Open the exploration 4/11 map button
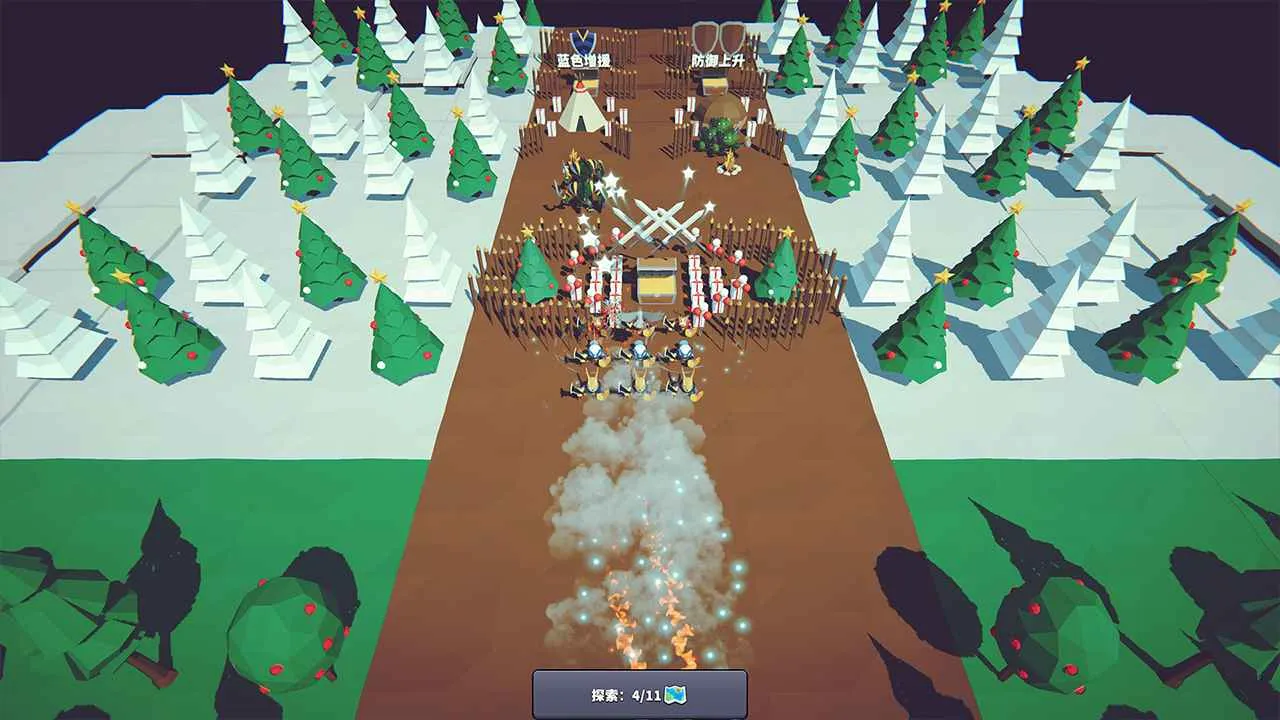The width and height of the screenshot is (1280, 720). (640, 694)
